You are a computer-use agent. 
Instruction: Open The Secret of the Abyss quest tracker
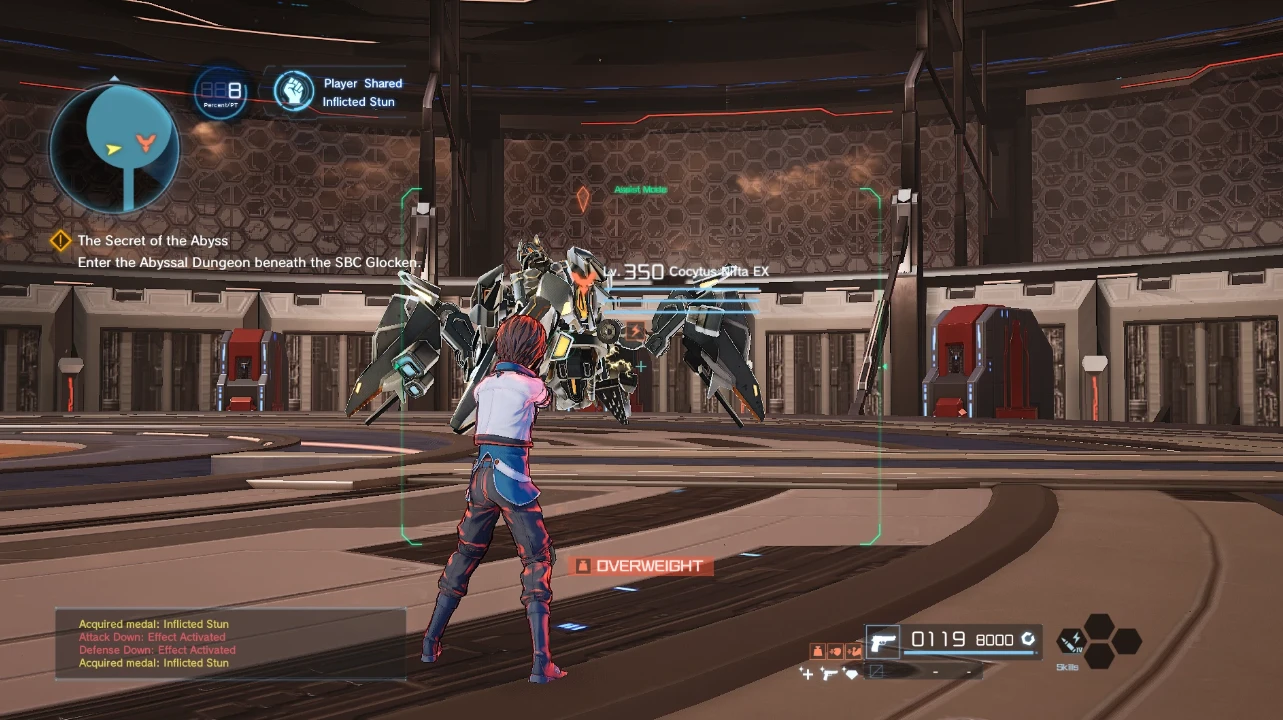(152, 241)
